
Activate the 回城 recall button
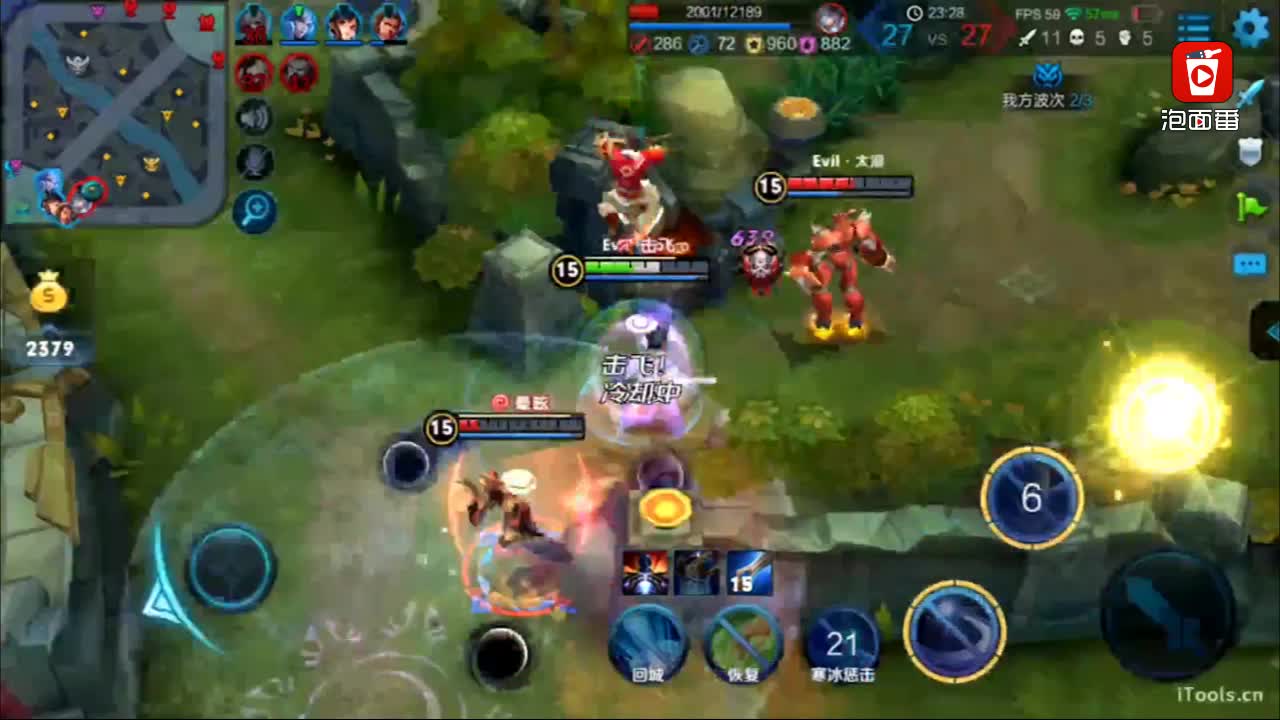[x=648, y=642]
